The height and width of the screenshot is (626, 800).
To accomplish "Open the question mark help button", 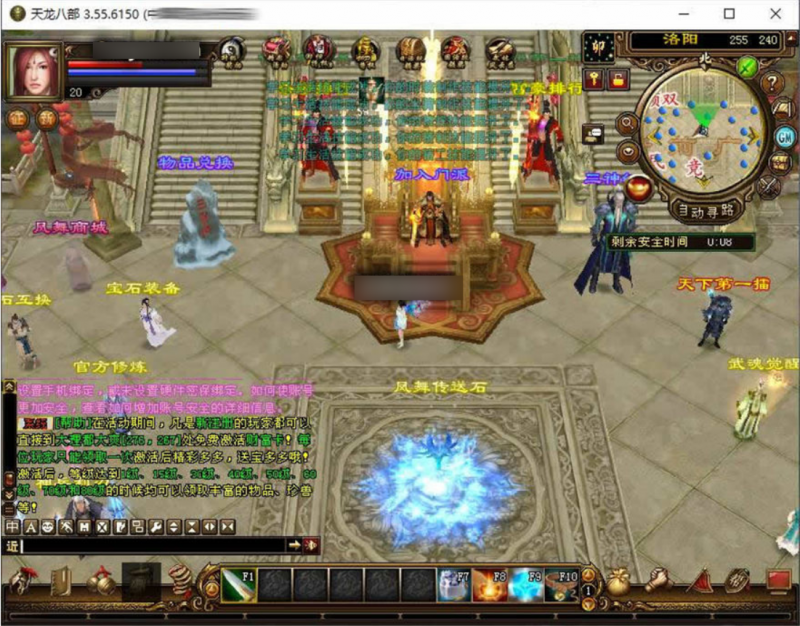I will (x=772, y=83).
